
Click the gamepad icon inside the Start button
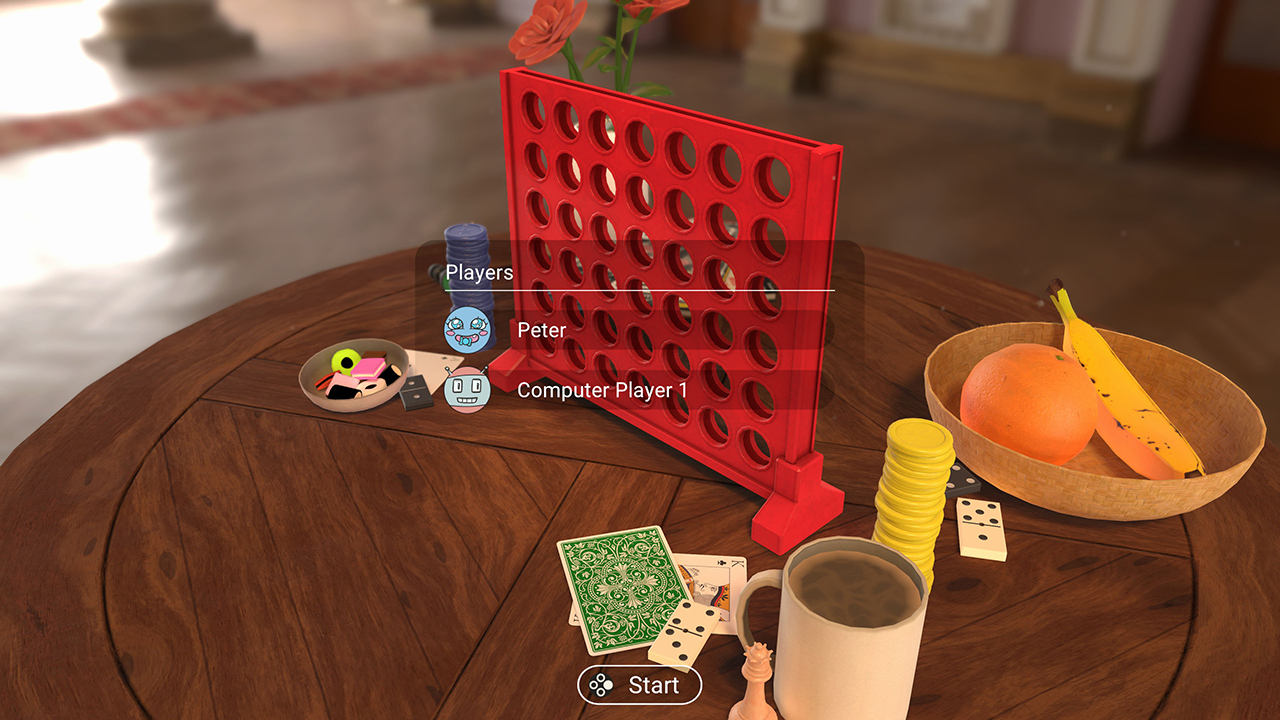(x=599, y=686)
